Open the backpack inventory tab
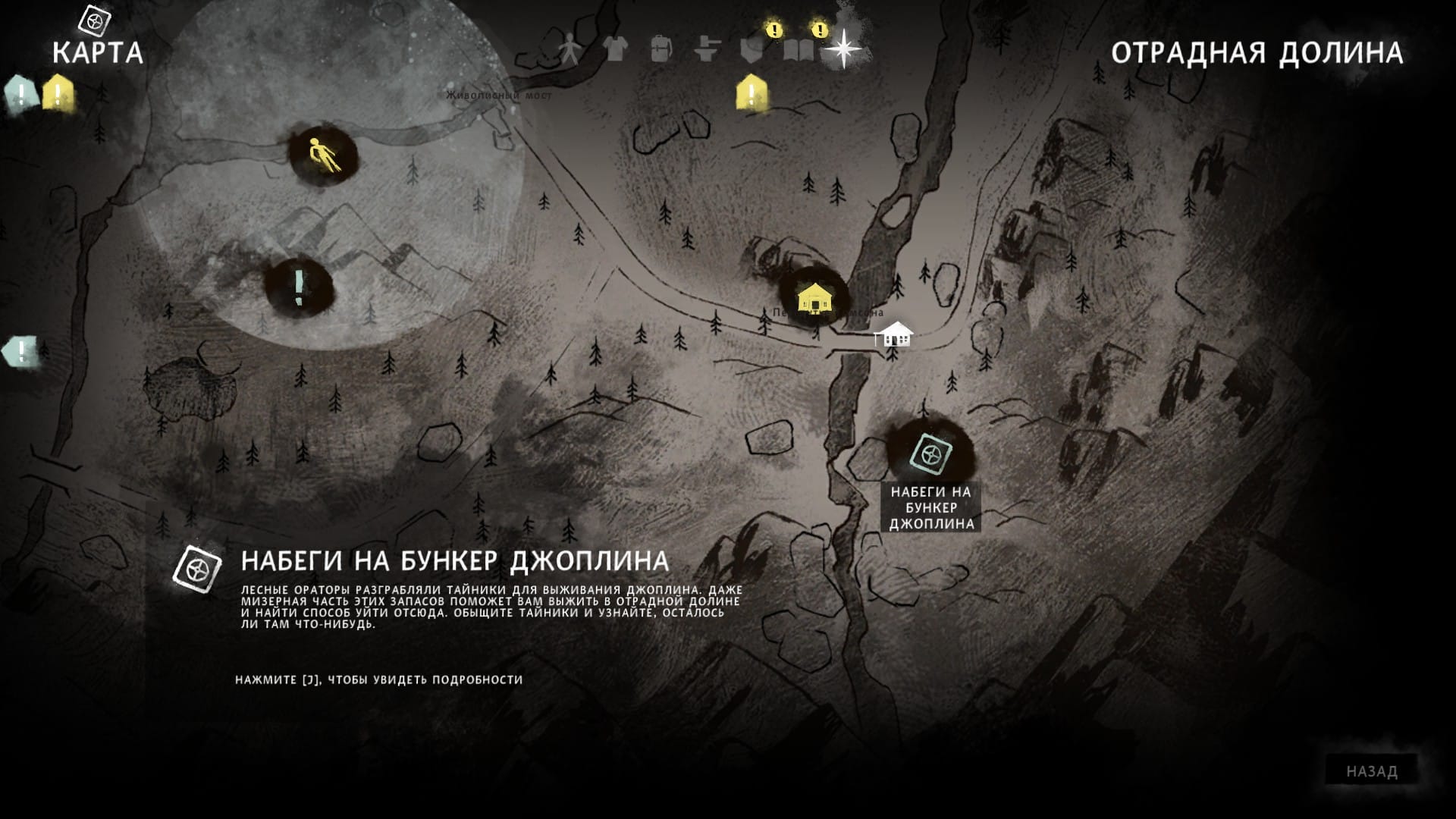The height and width of the screenshot is (819, 1456). click(x=661, y=49)
